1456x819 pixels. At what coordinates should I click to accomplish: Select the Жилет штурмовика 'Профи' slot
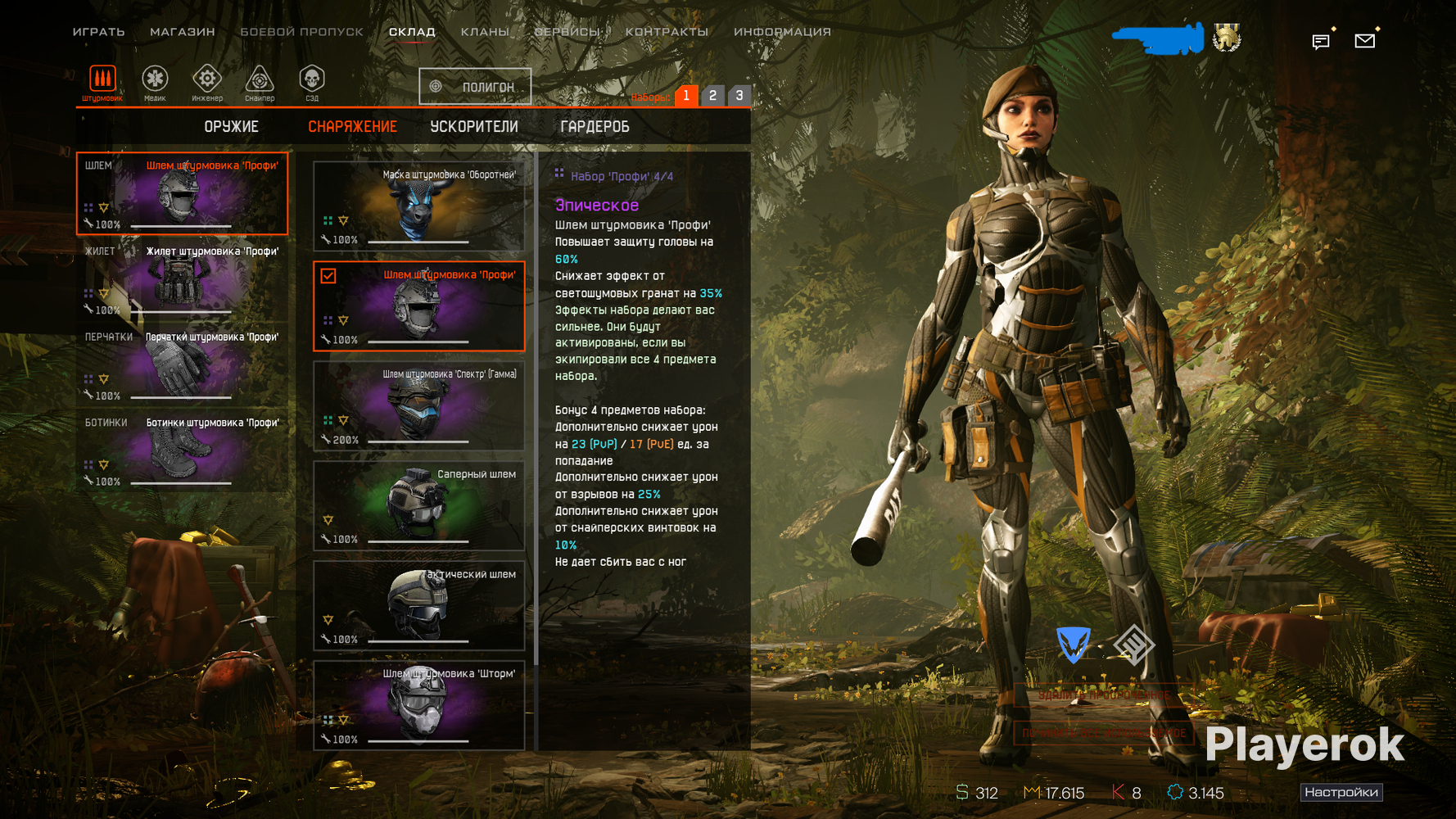click(x=183, y=280)
